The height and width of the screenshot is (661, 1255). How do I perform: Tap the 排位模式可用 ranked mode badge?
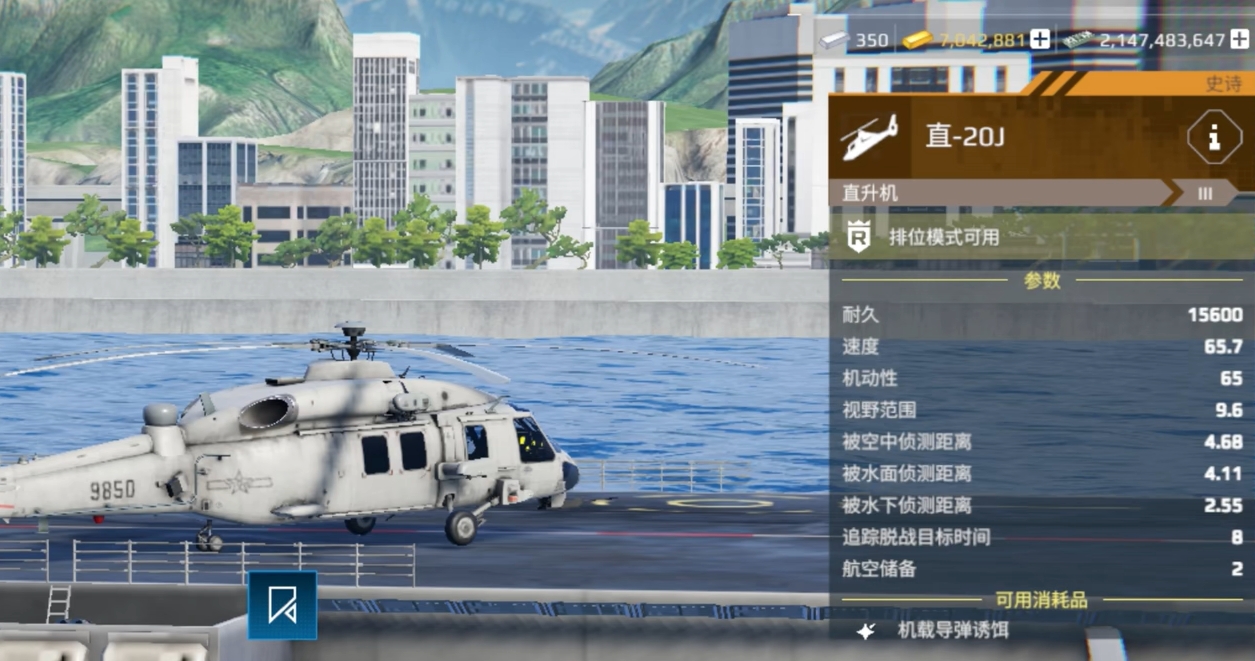(x=943, y=238)
